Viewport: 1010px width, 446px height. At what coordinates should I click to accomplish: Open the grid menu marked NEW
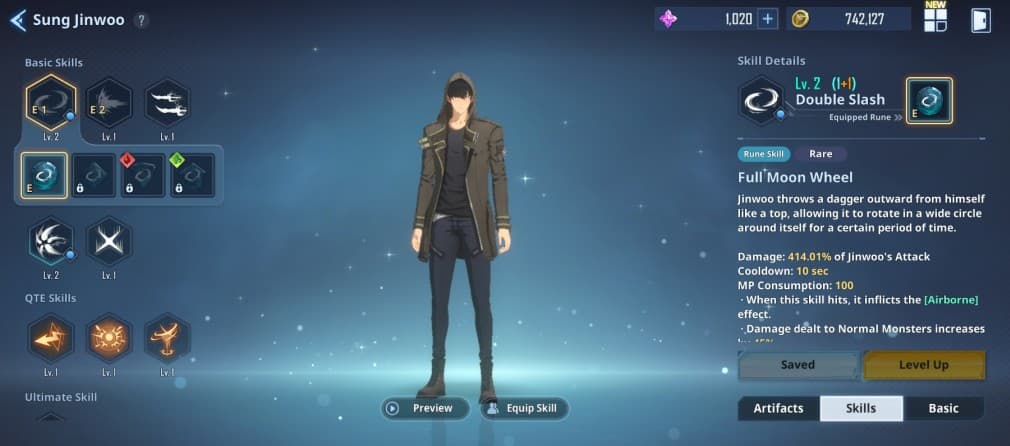(935, 20)
